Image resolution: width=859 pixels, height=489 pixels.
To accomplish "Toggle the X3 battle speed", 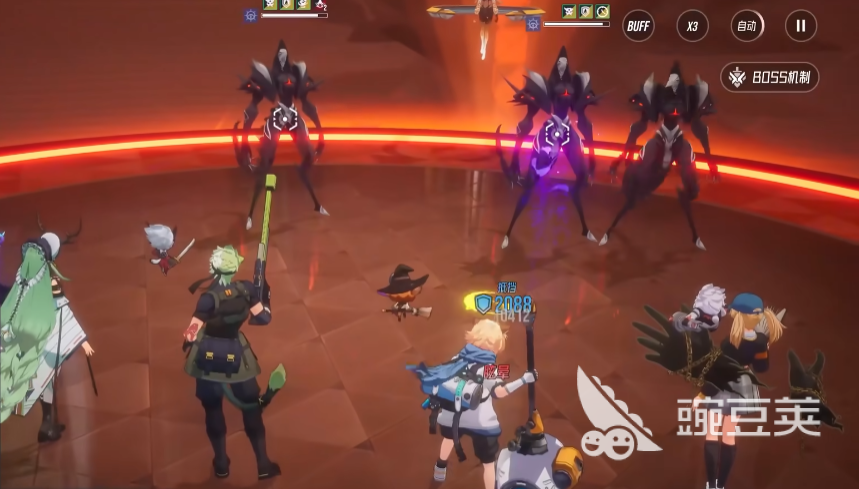I will click(x=692, y=26).
